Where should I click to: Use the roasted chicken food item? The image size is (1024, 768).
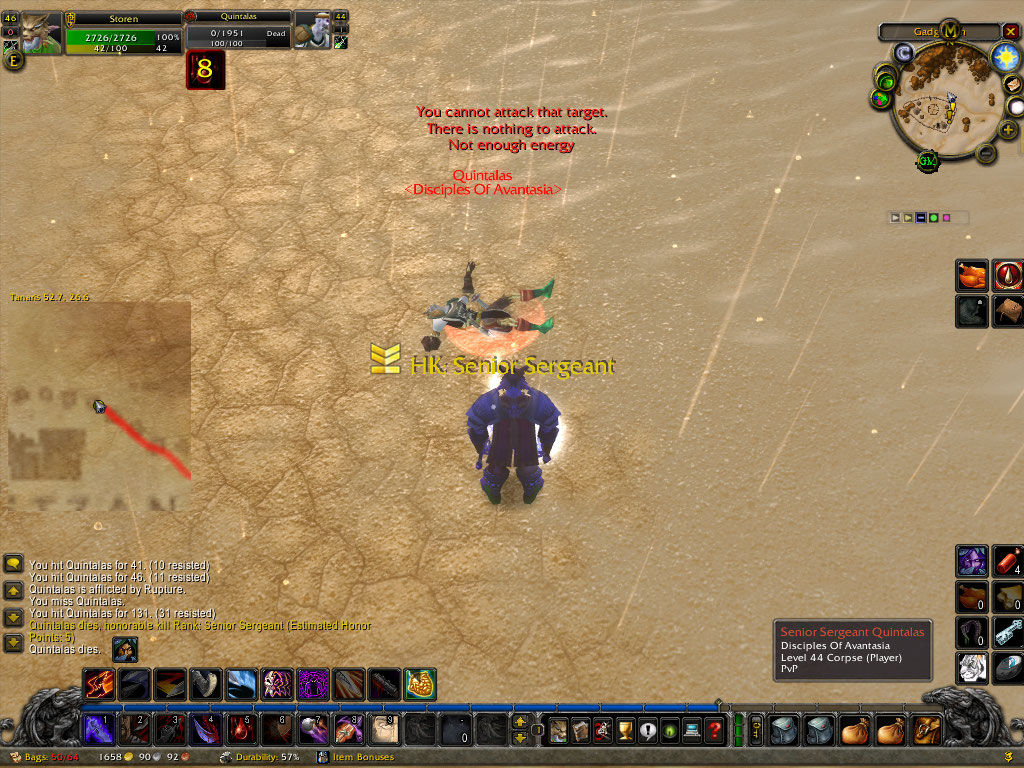973,275
